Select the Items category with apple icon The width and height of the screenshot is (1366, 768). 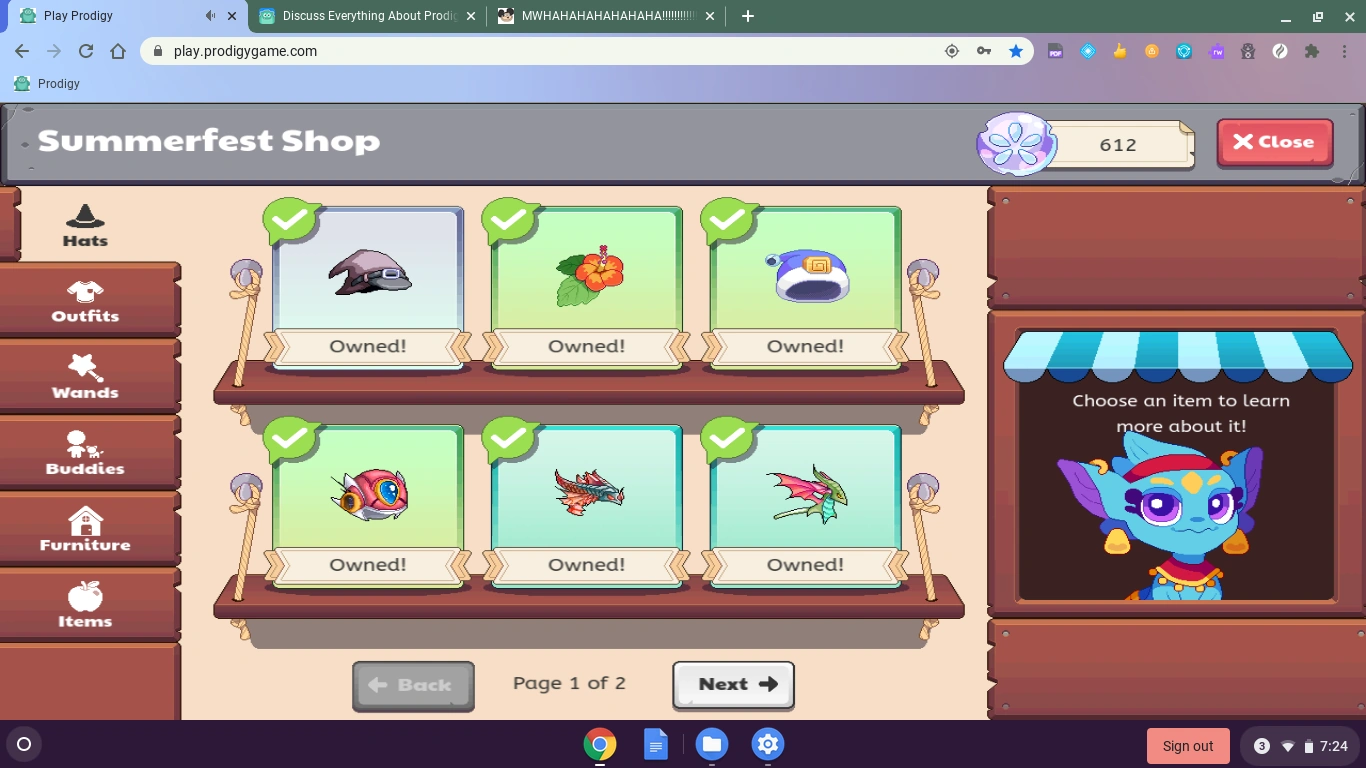coord(85,606)
